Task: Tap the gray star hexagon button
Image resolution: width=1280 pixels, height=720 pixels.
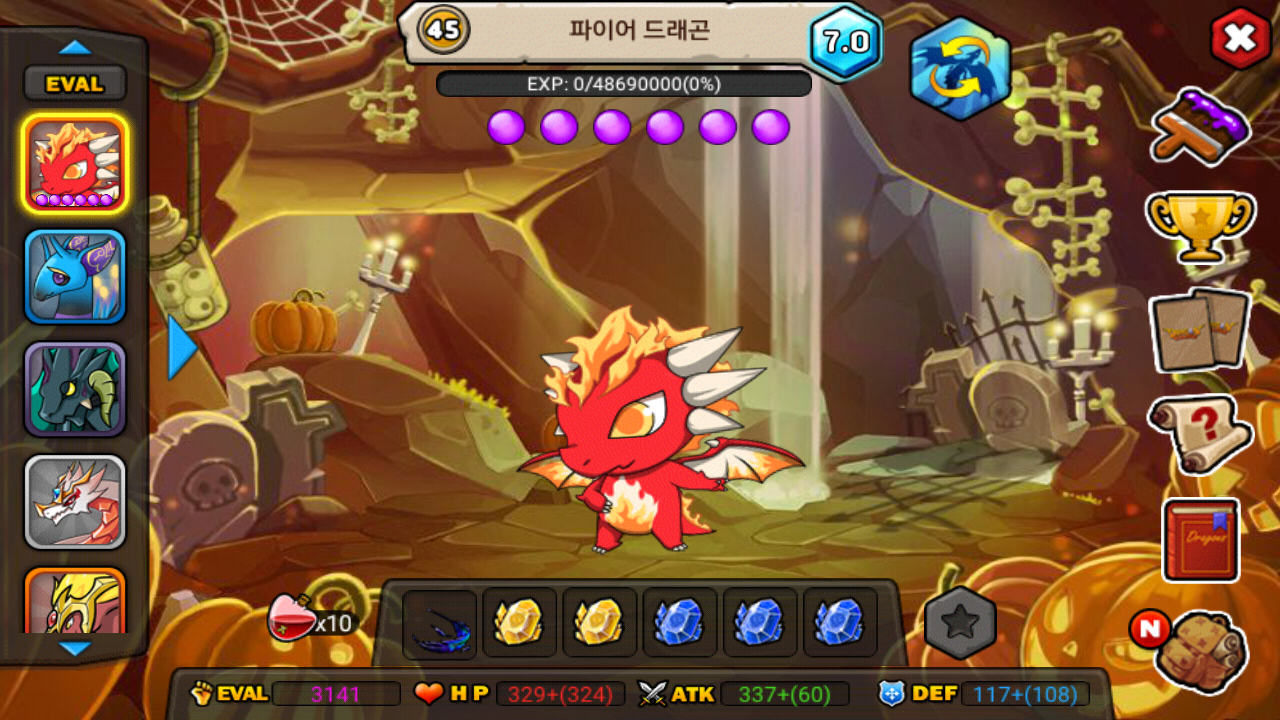Action: (x=960, y=623)
